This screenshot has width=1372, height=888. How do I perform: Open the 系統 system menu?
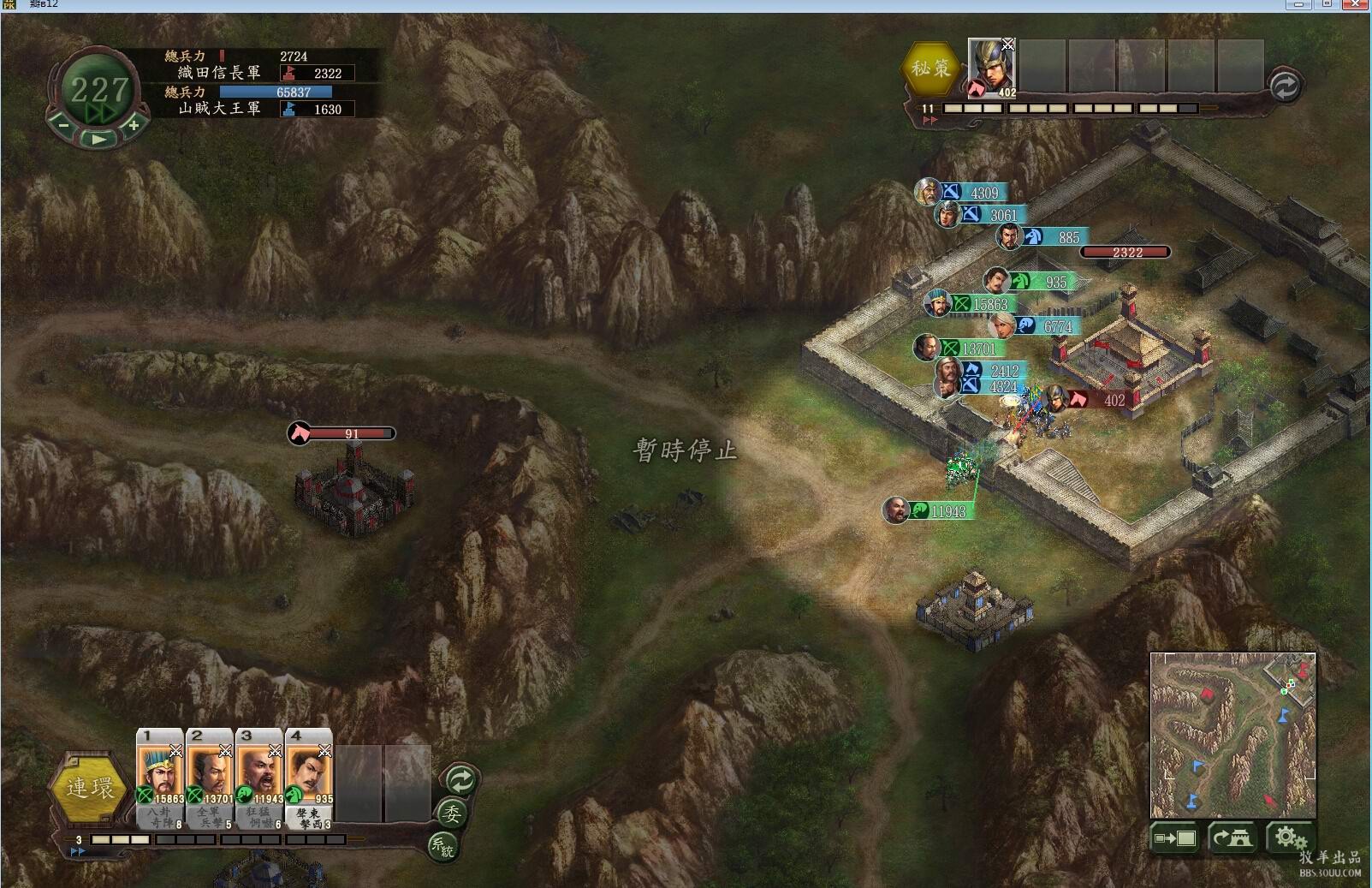pos(442,846)
